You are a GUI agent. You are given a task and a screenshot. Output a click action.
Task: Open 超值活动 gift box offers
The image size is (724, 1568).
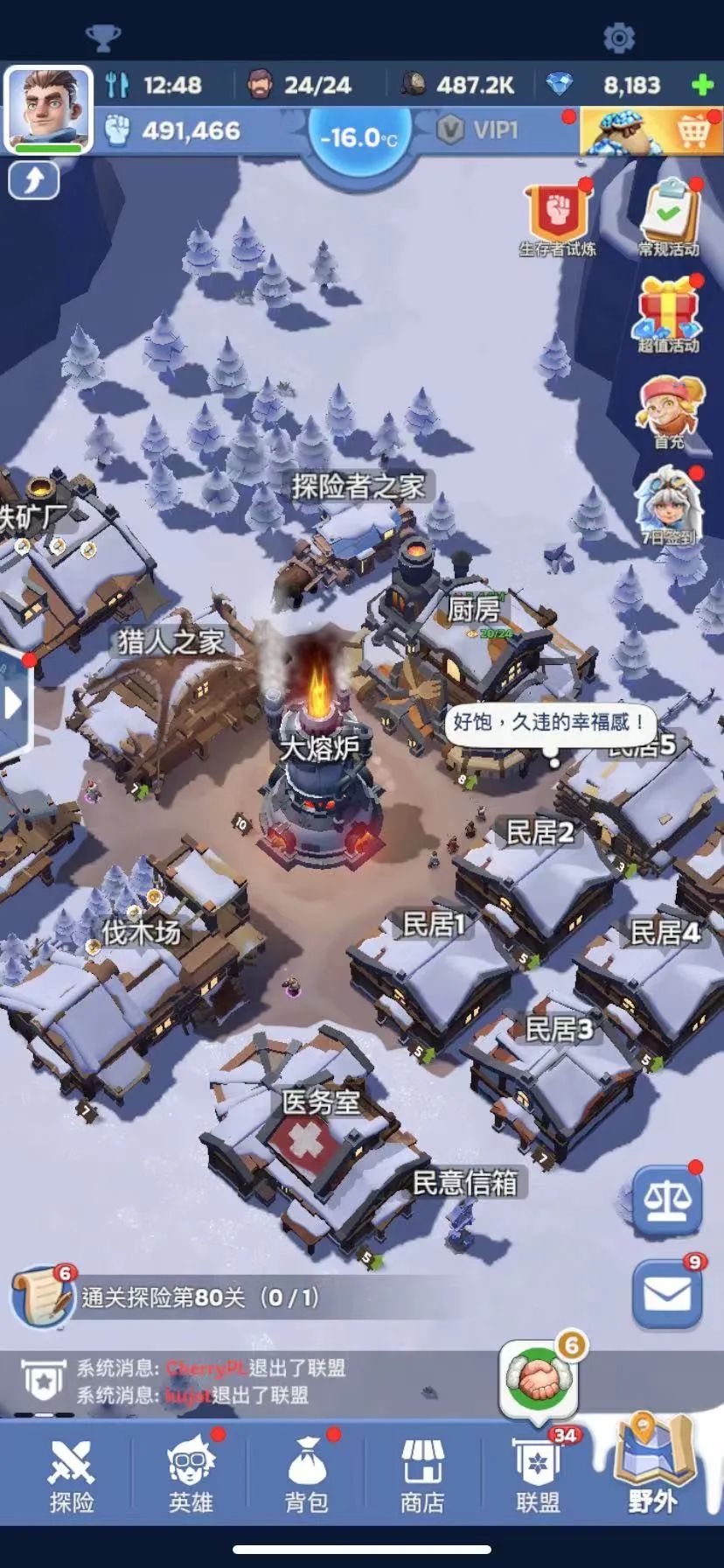669,315
